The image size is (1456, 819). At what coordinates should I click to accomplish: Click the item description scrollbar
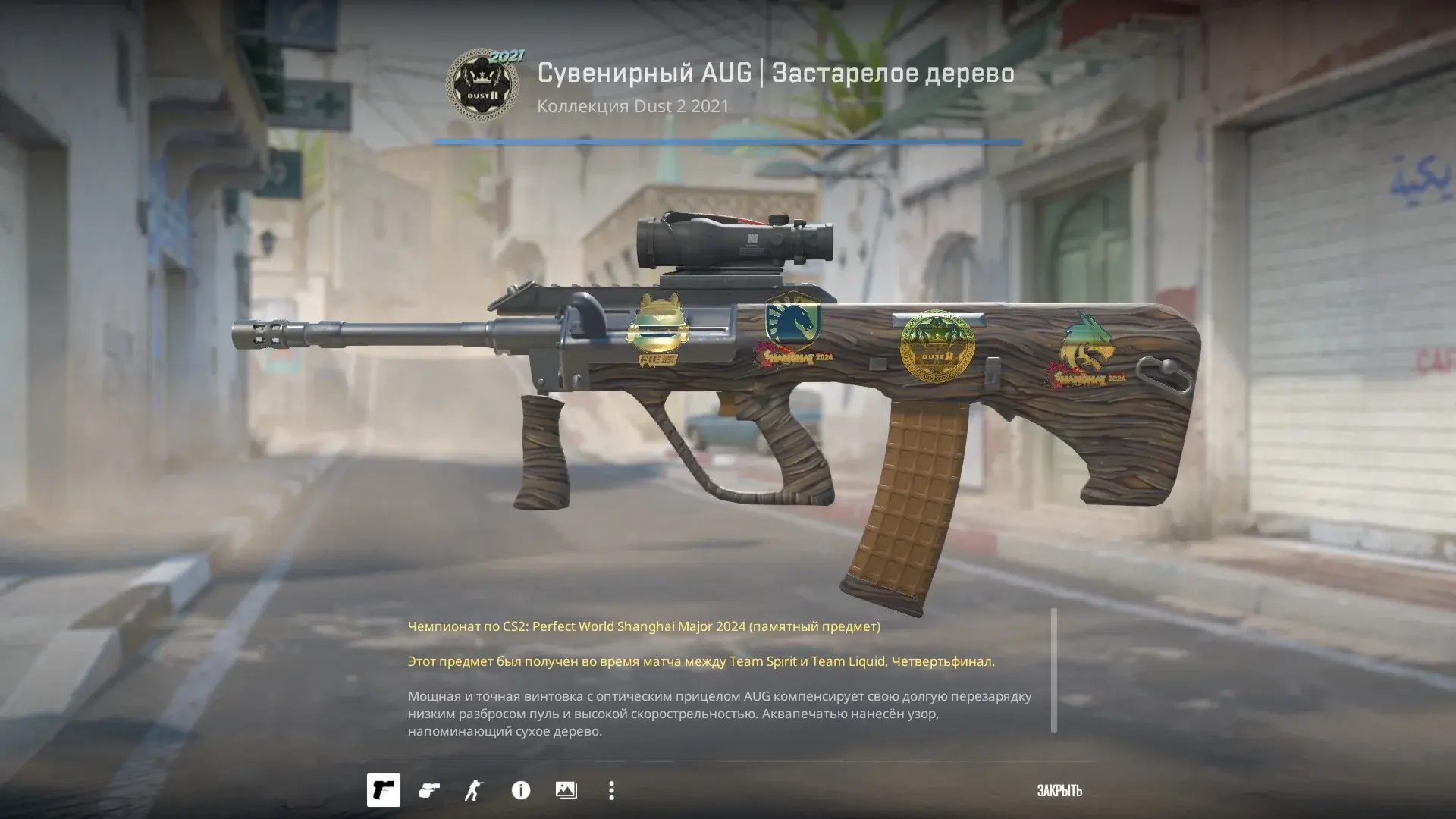click(x=1053, y=670)
